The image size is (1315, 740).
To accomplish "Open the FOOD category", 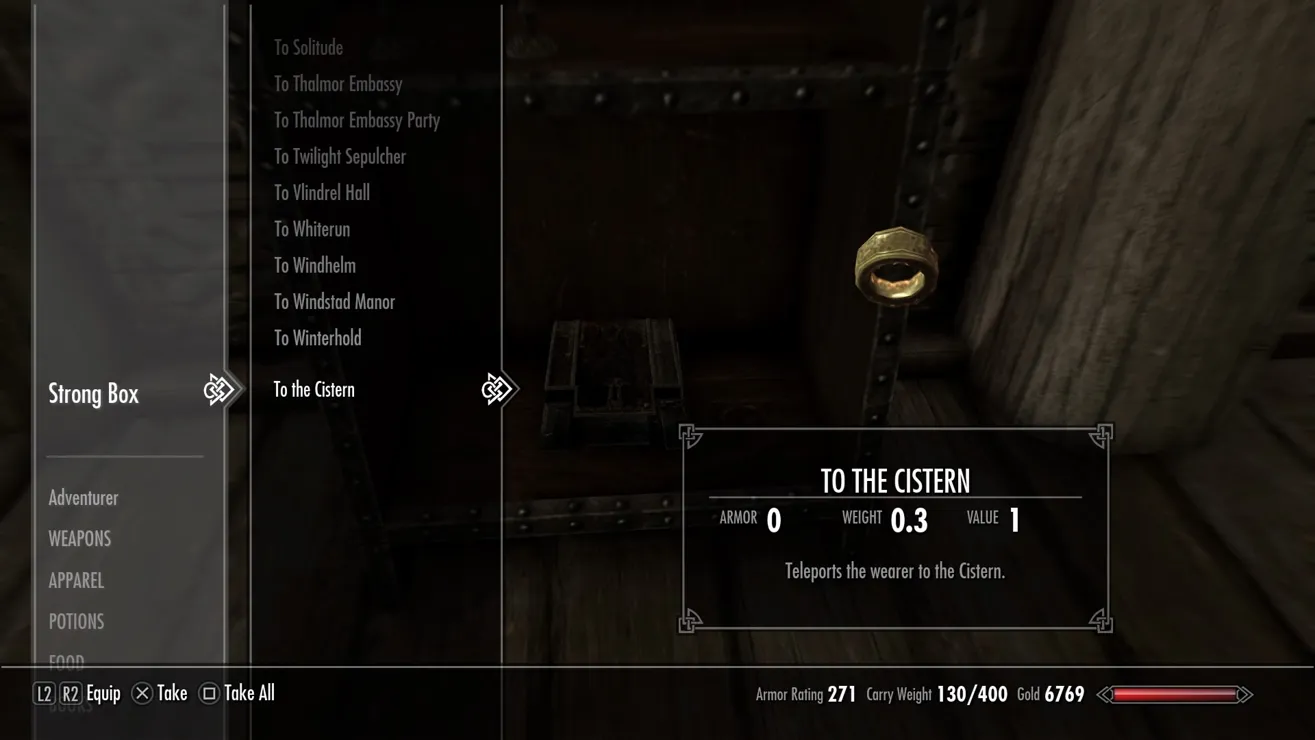I will 66,661.
